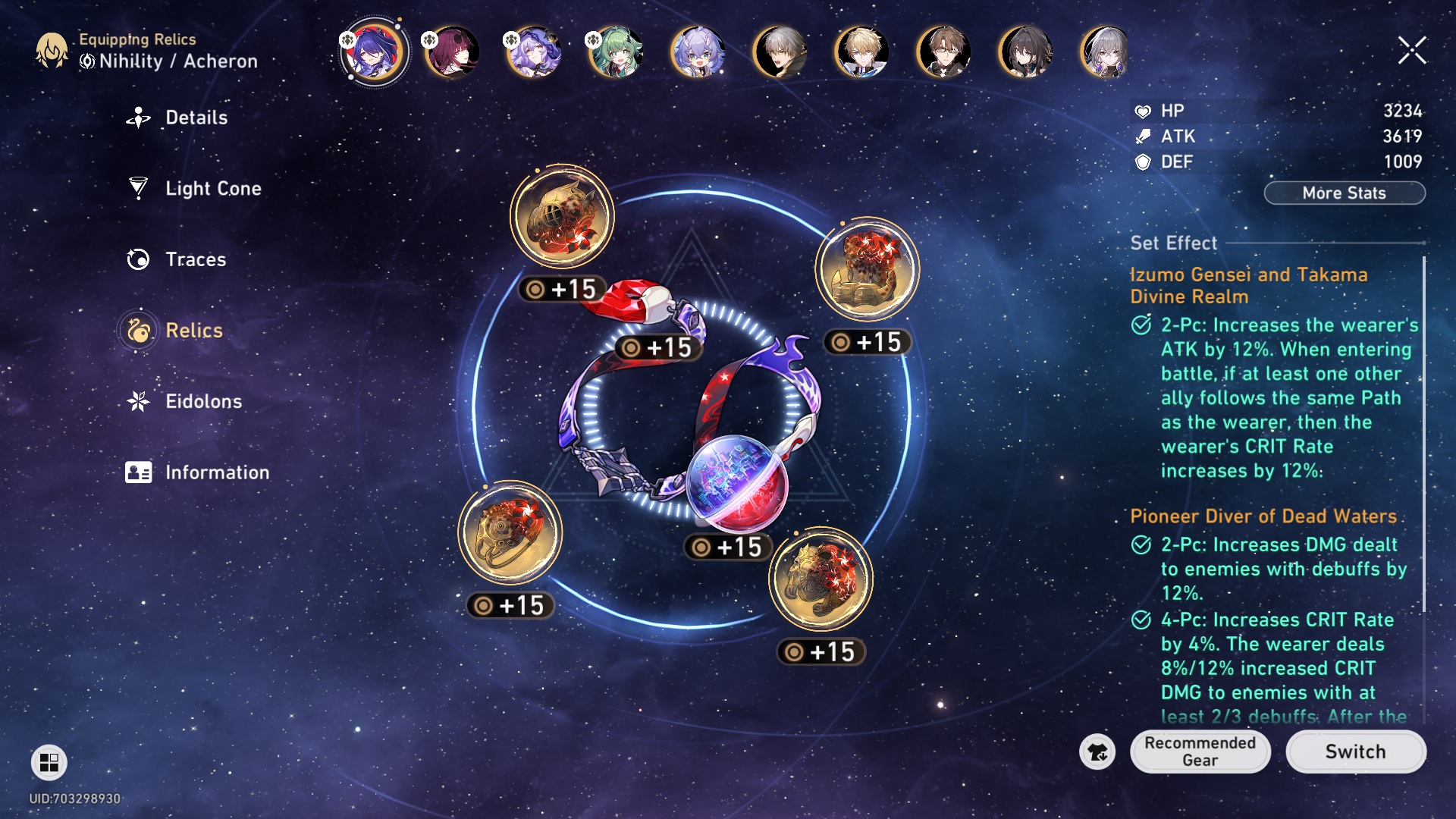Go to the Traces section
Screen dimensions: 1456x819
coord(195,259)
